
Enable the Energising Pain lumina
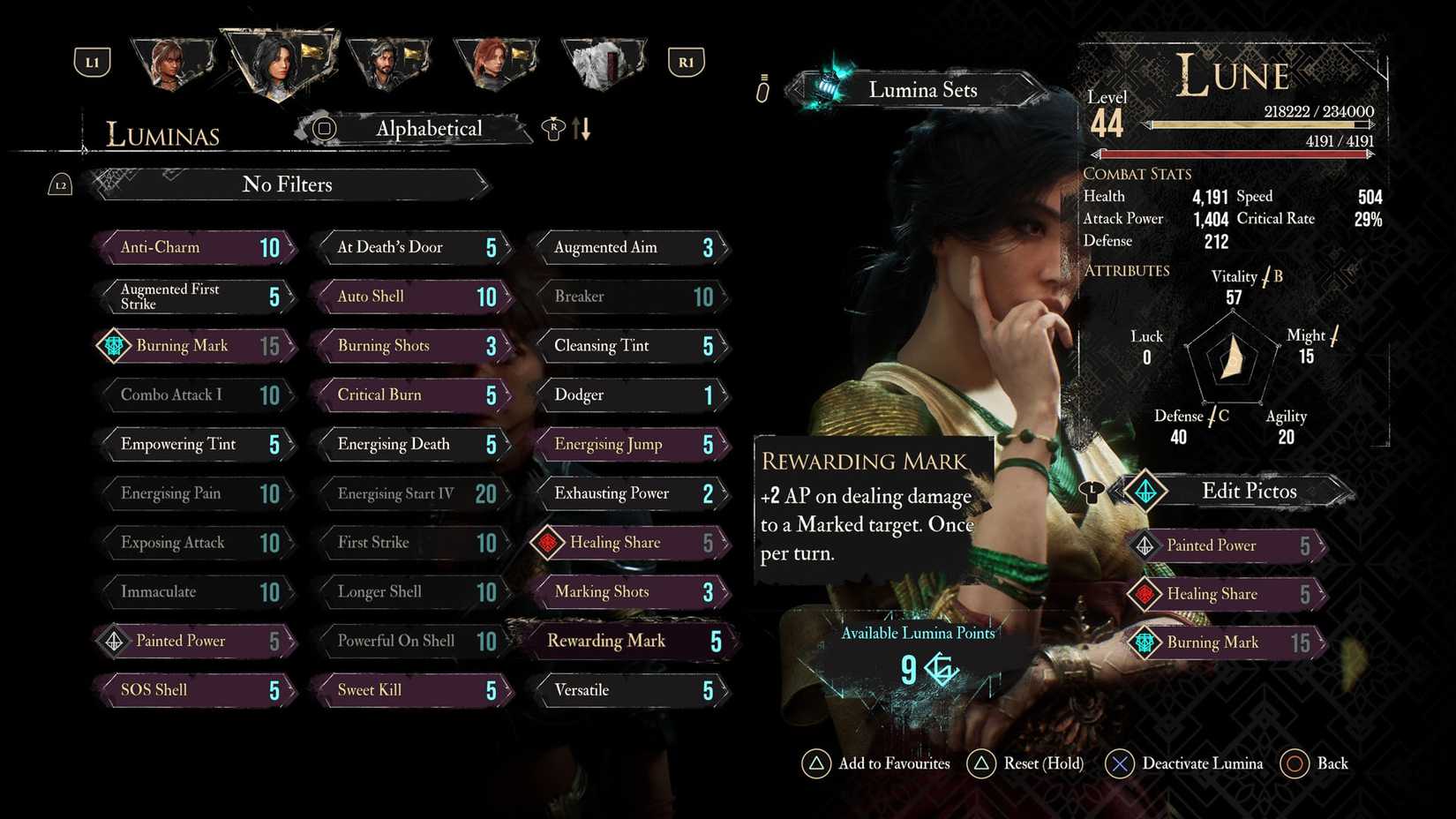coord(194,493)
